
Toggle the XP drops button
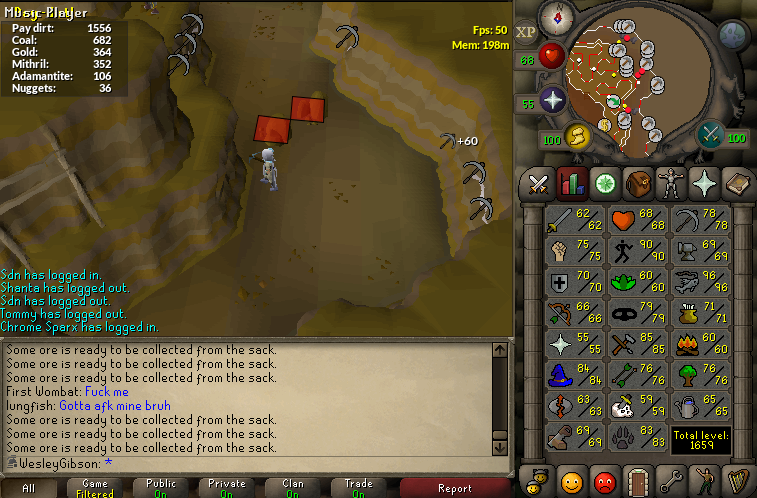point(527,31)
